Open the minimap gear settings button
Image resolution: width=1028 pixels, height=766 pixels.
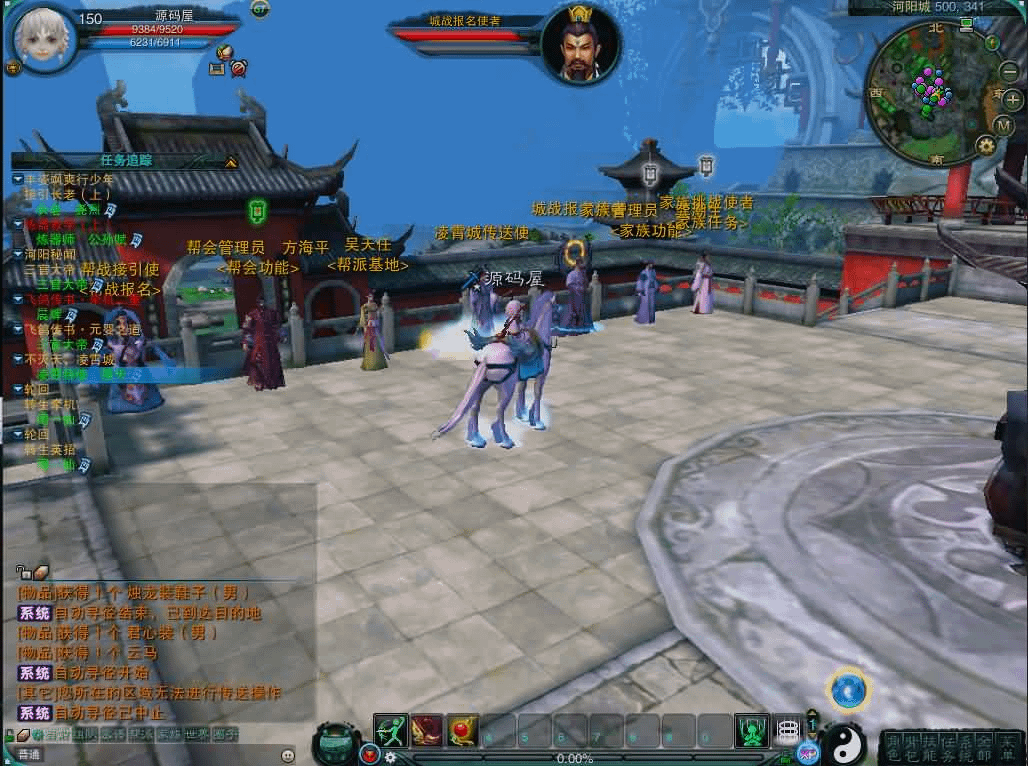[986, 145]
